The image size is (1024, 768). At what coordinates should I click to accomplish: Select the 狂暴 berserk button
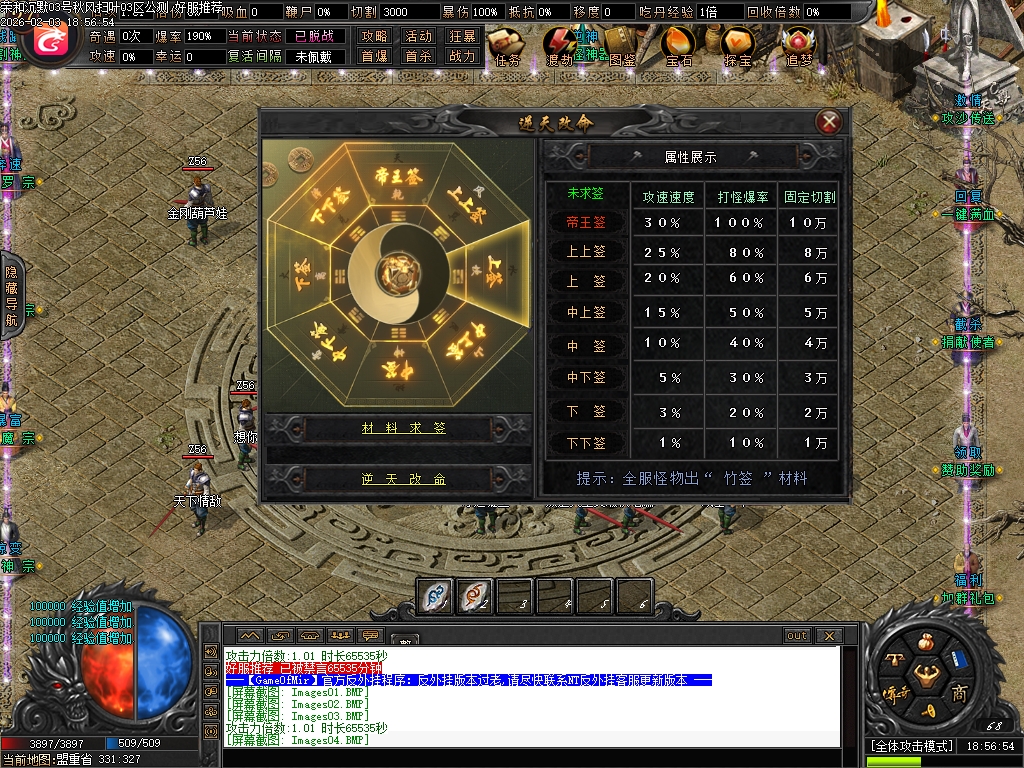tap(462, 36)
